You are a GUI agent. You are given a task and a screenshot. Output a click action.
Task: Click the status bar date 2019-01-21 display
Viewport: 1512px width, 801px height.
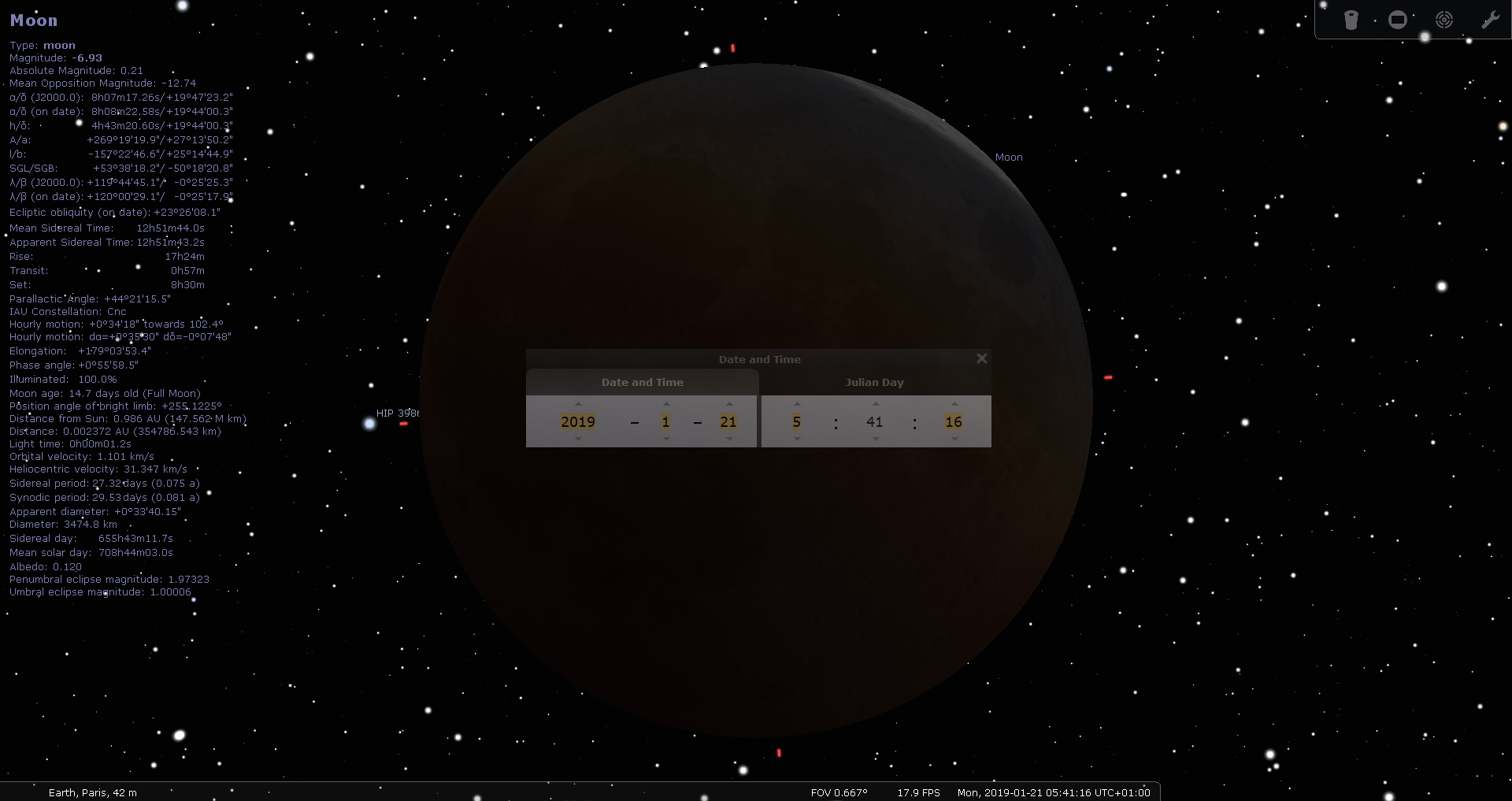1054,792
